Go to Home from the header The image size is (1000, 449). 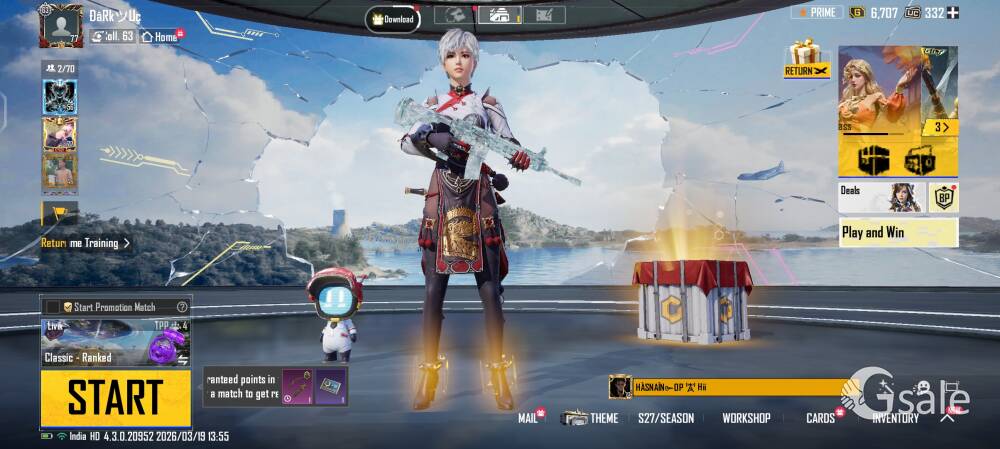point(160,37)
